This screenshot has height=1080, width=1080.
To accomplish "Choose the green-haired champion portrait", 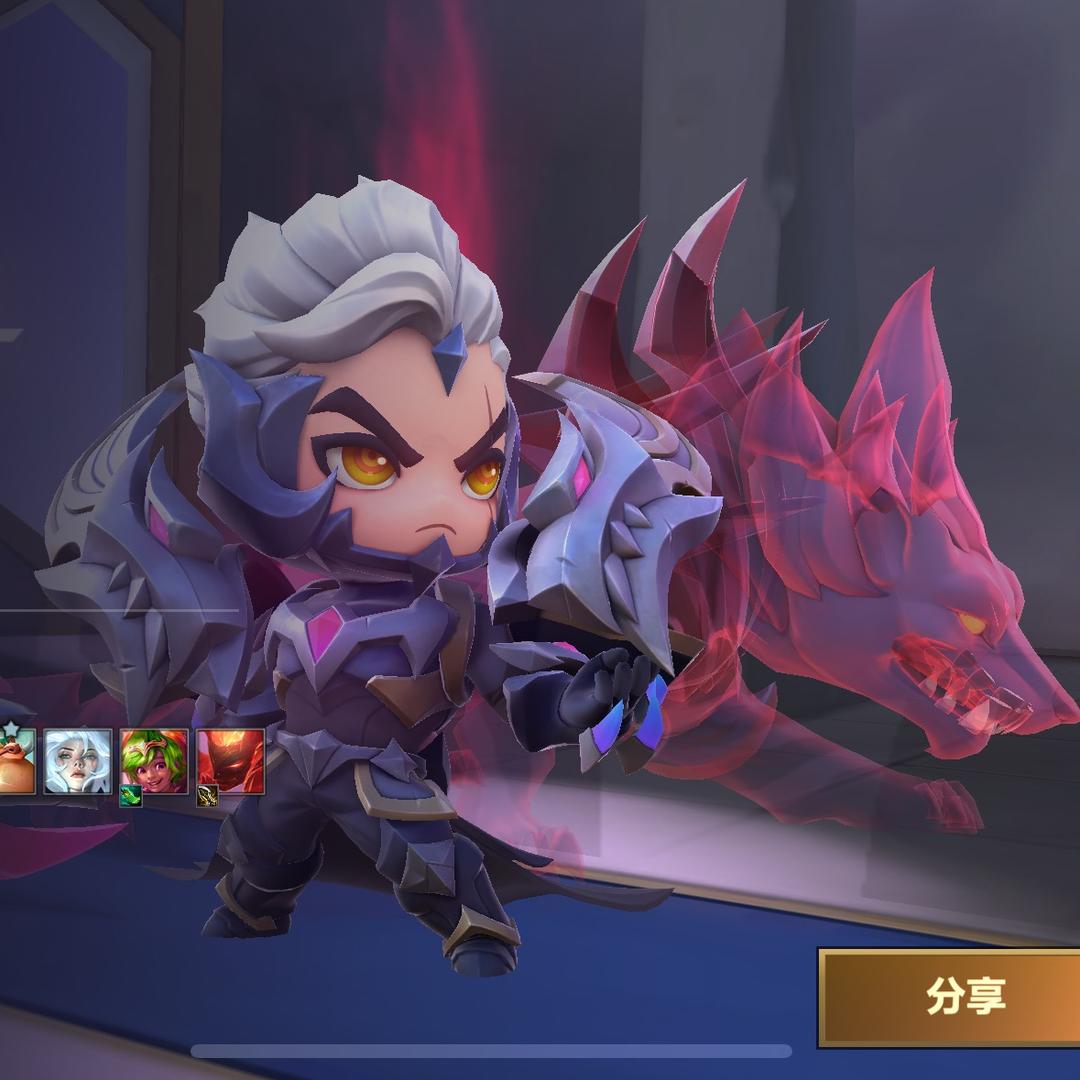I will (x=154, y=761).
